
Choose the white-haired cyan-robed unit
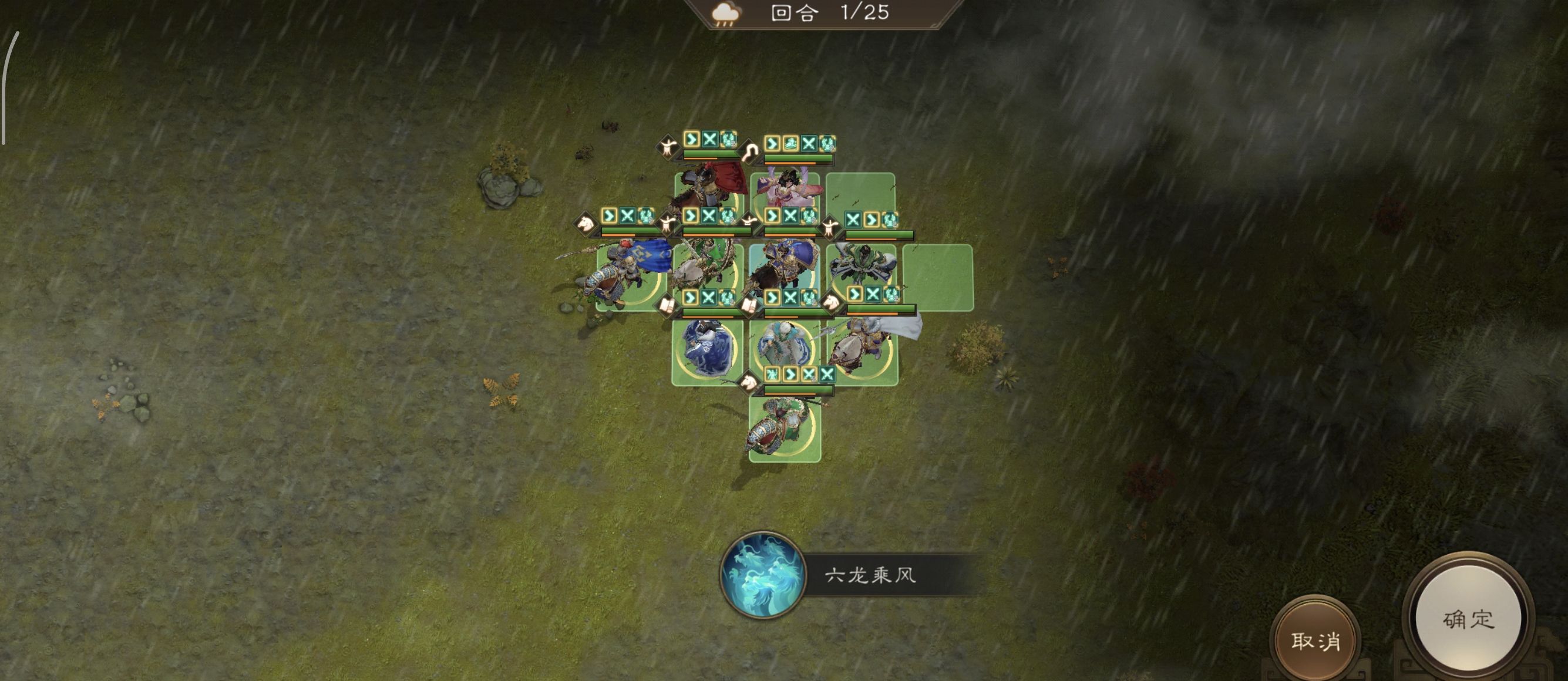point(784,348)
